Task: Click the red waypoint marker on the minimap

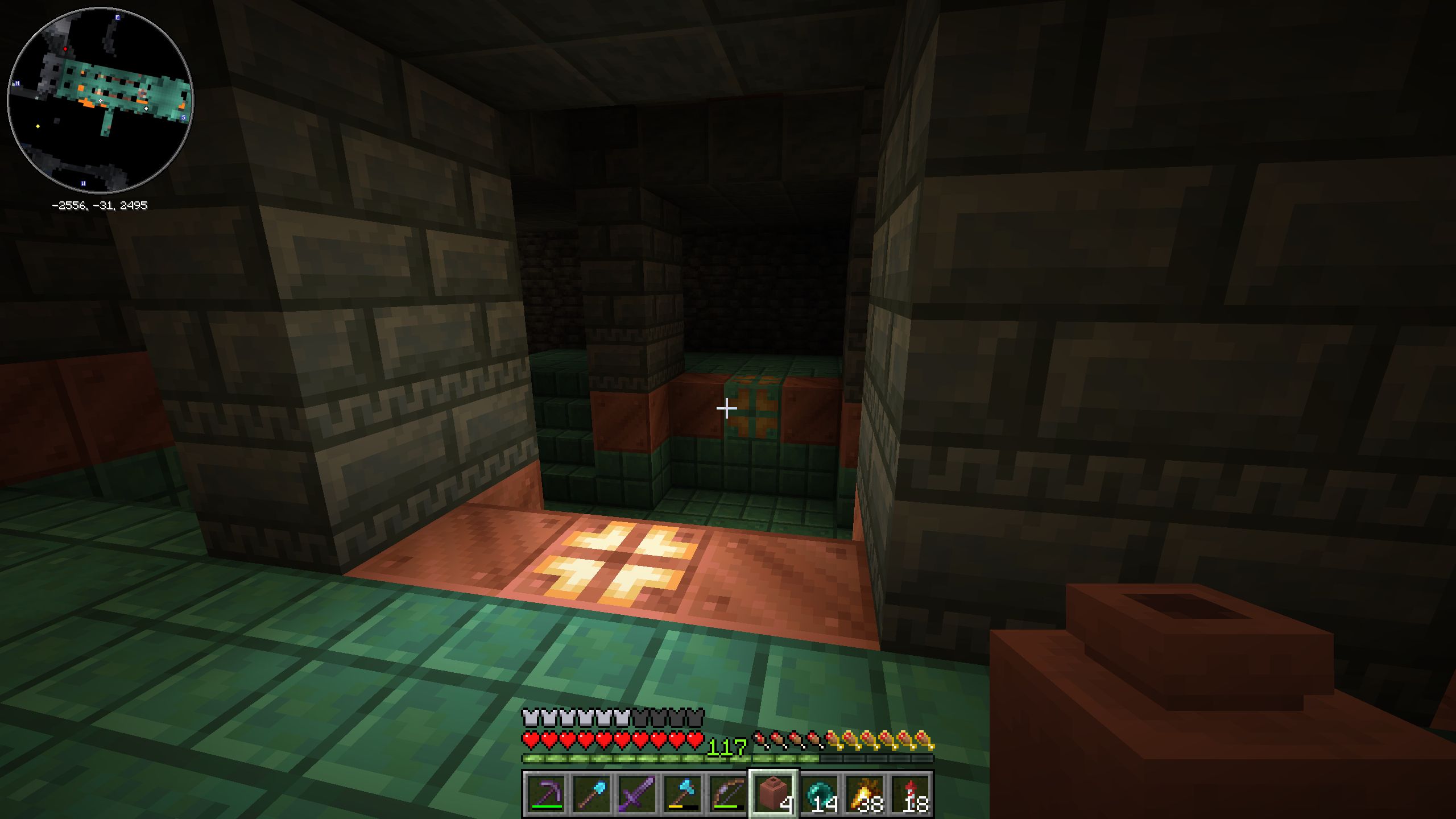Action: (65, 49)
